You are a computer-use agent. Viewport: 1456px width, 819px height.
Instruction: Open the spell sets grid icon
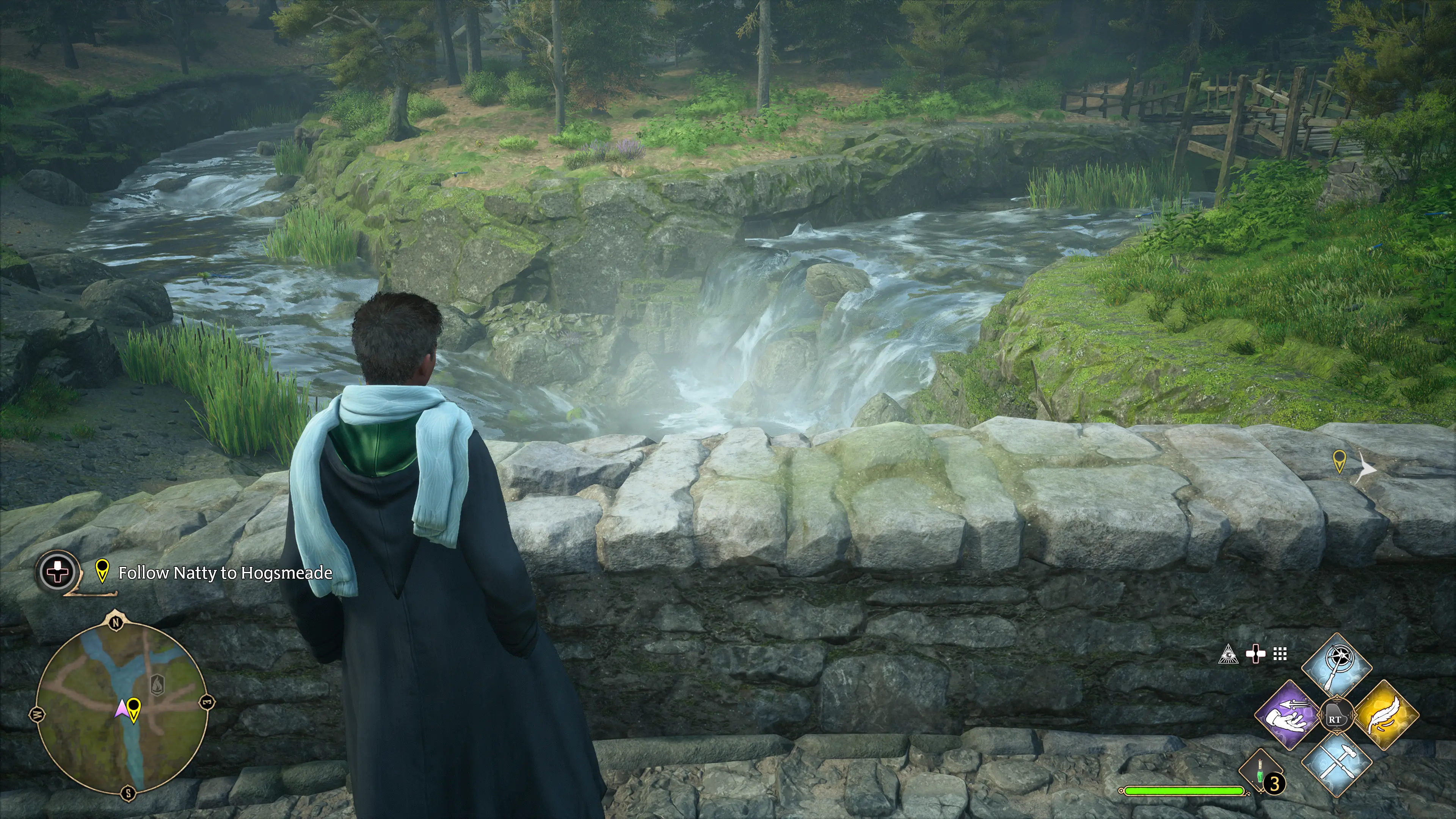point(1280,654)
